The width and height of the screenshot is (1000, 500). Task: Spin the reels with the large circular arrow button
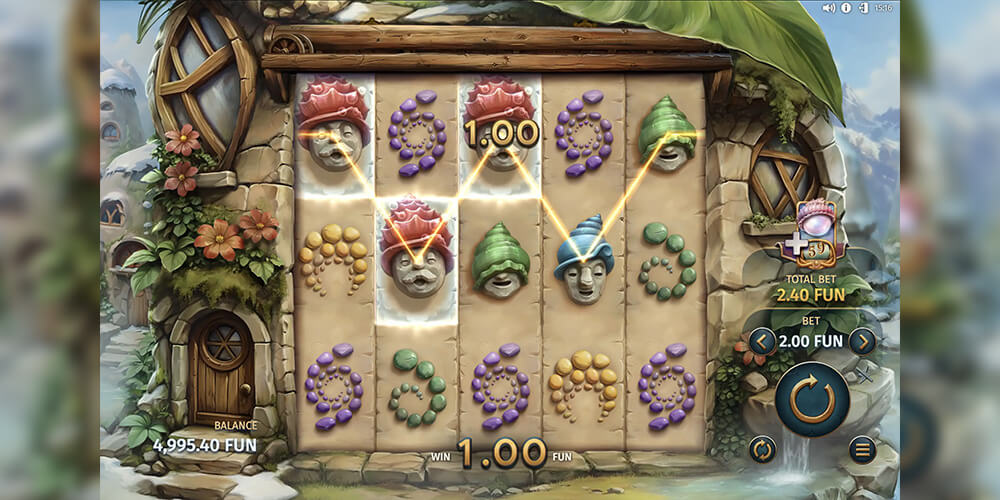point(812,400)
